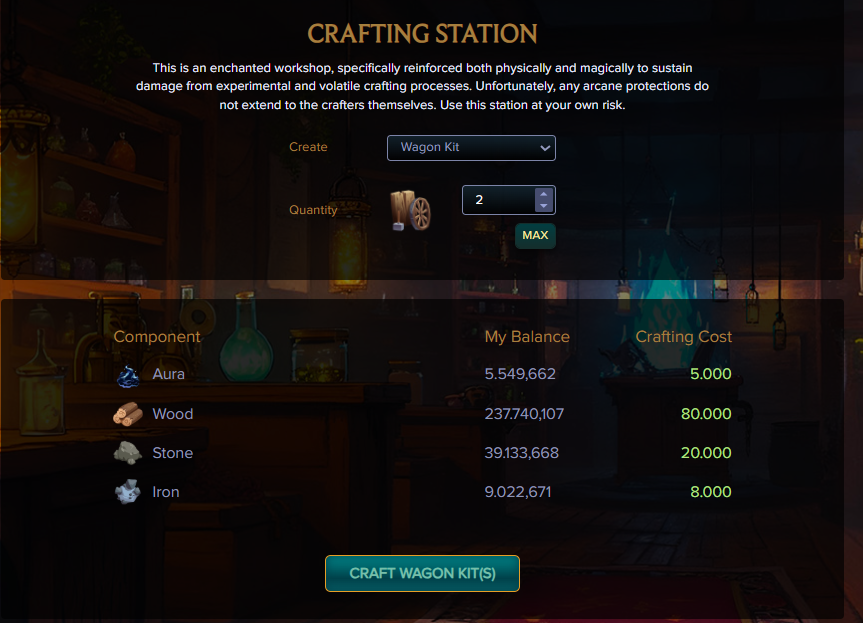Set quantity using the MAX button

tap(535, 236)
